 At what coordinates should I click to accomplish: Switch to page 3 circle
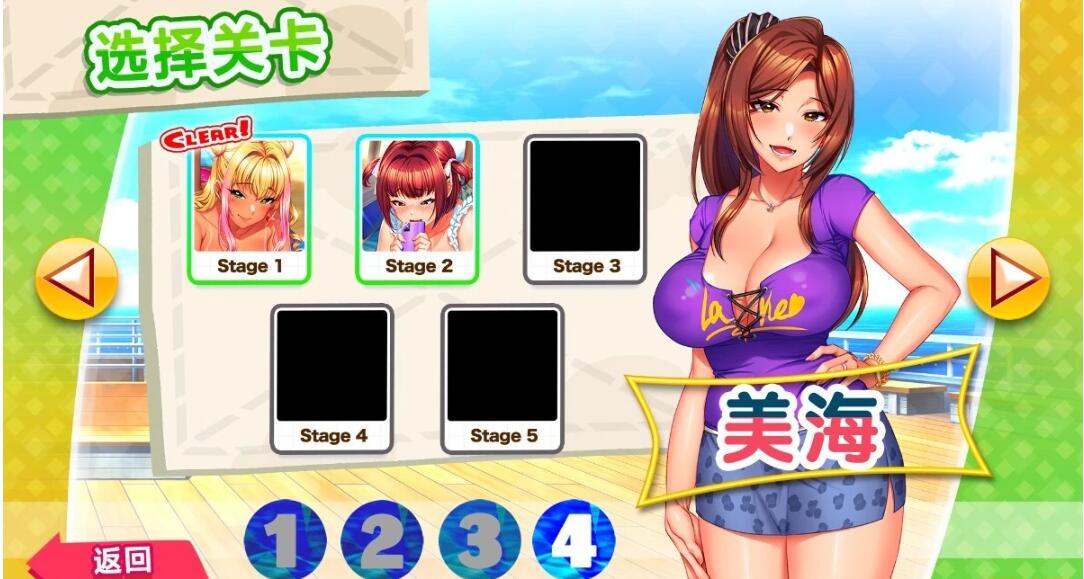click(478, 541)
